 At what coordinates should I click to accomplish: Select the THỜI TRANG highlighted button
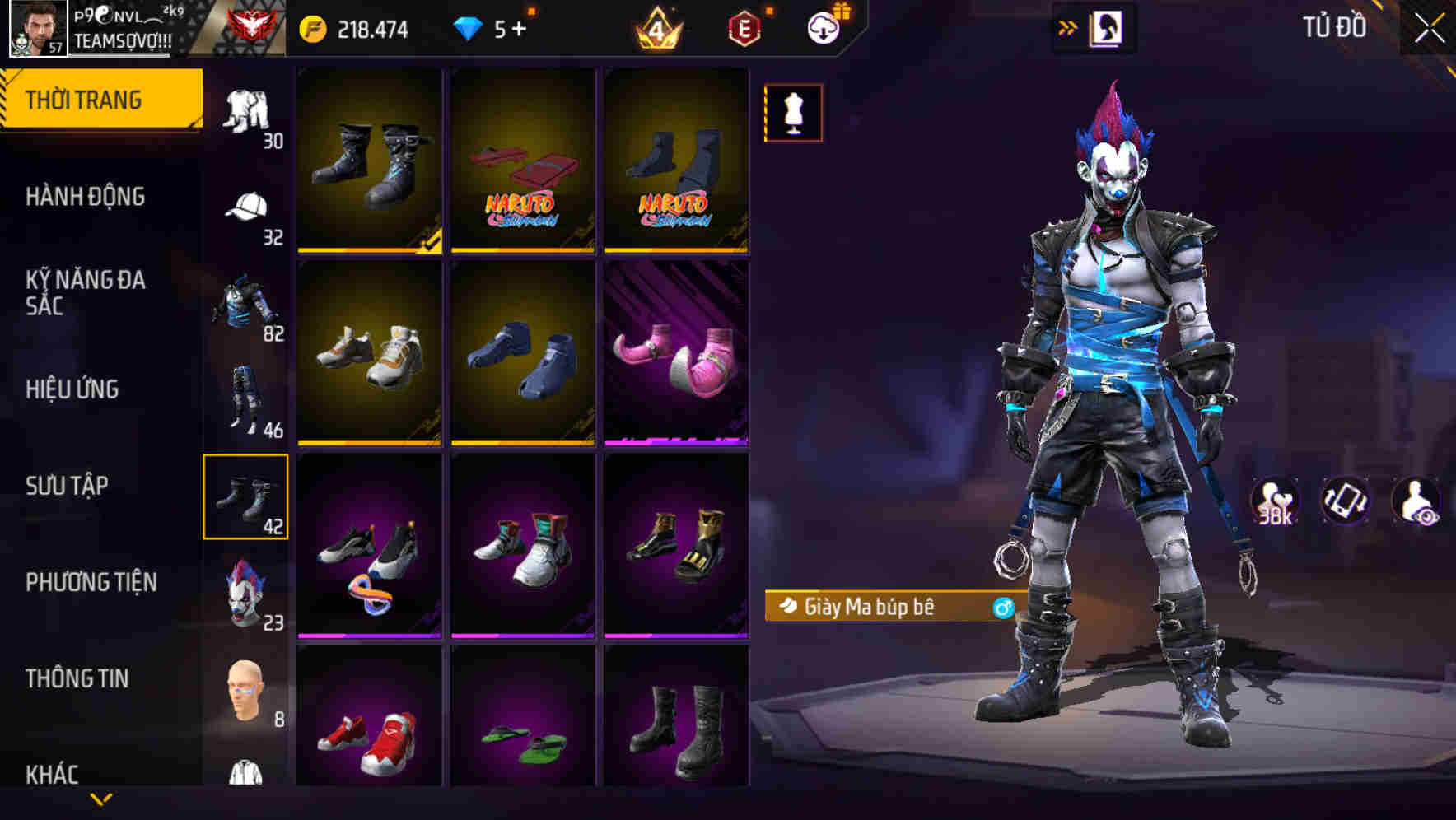click(86, 98)
